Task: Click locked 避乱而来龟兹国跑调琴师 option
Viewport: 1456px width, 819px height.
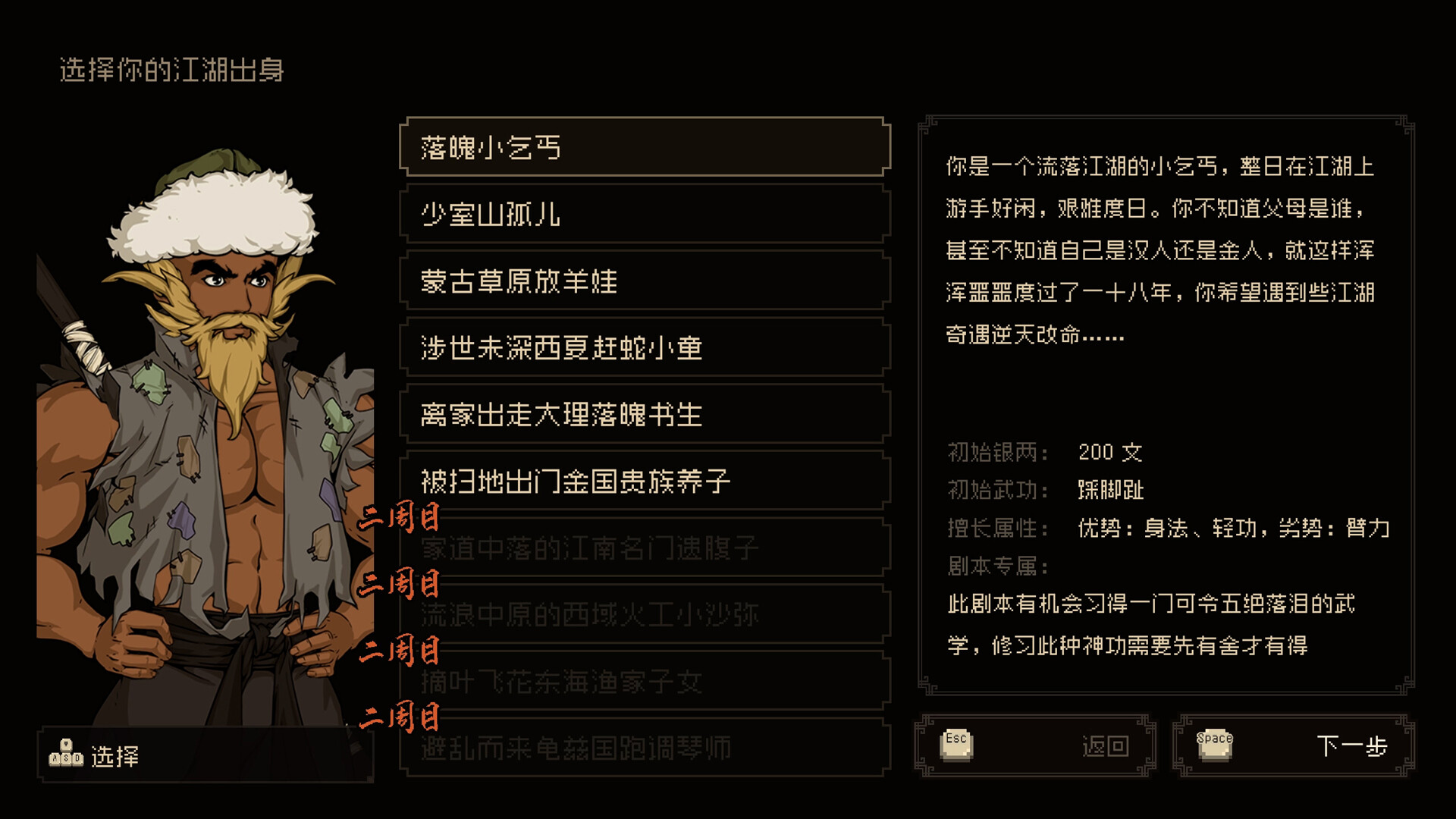Action: click(x=645, y=748)
